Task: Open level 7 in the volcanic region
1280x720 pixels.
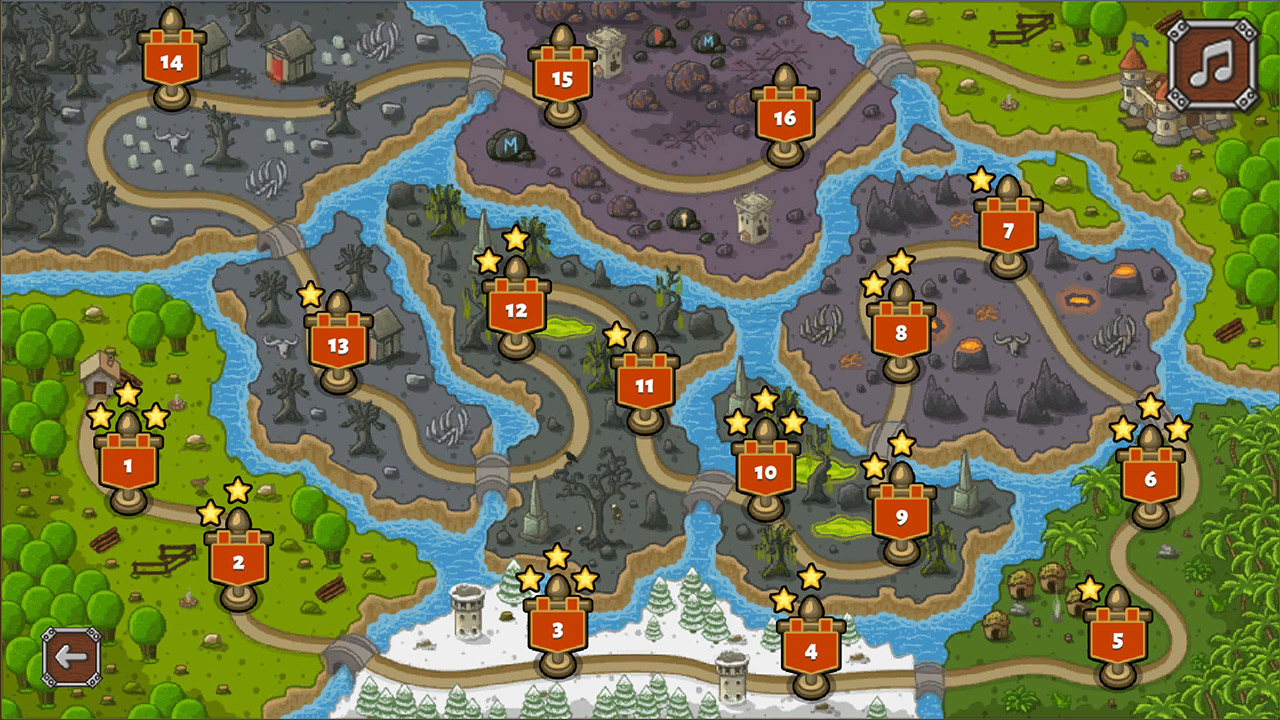Action: pyautogui.click(x=1010, y=230)
